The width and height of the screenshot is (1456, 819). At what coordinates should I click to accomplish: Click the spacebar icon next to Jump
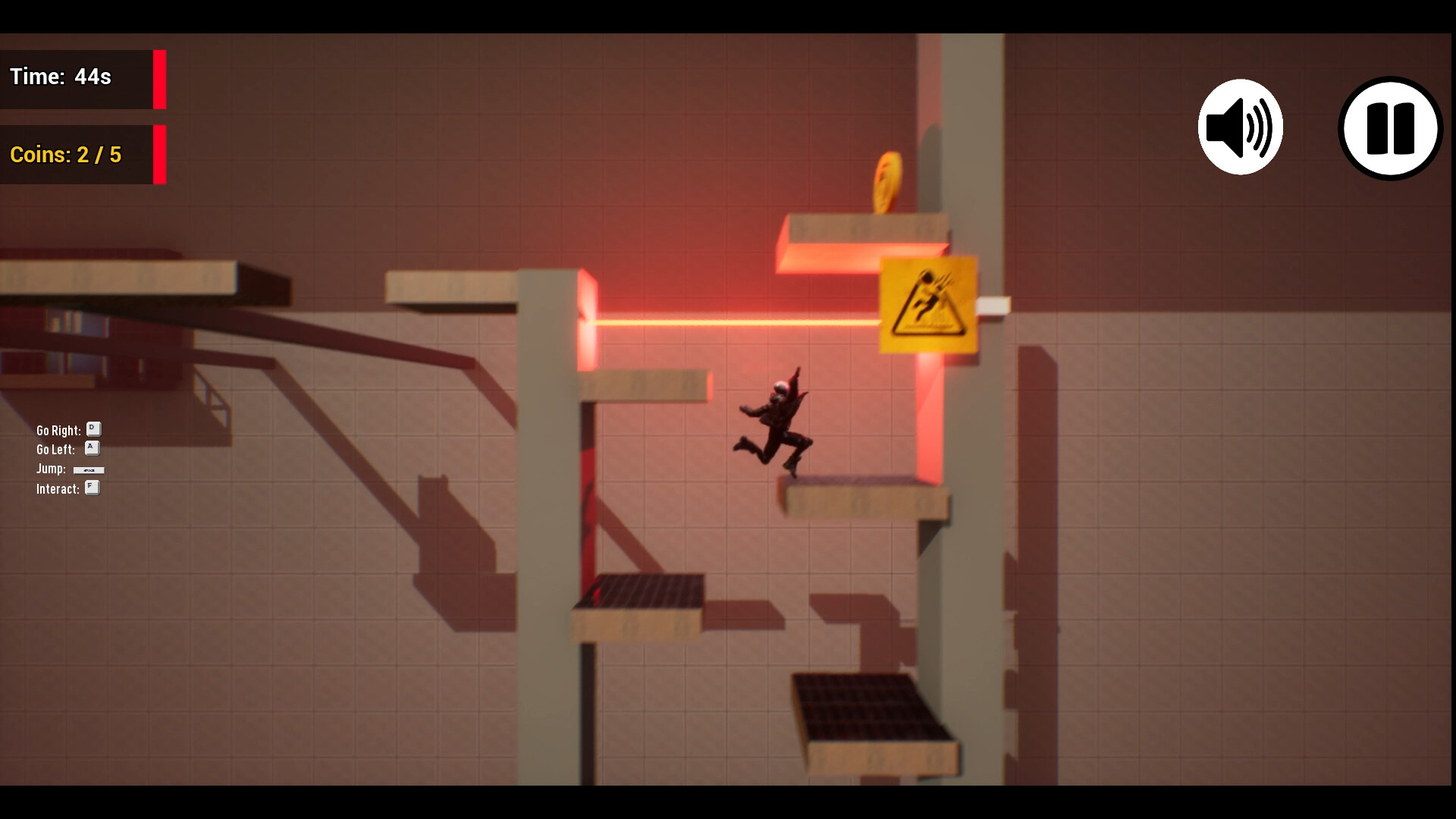pos(89,469)
